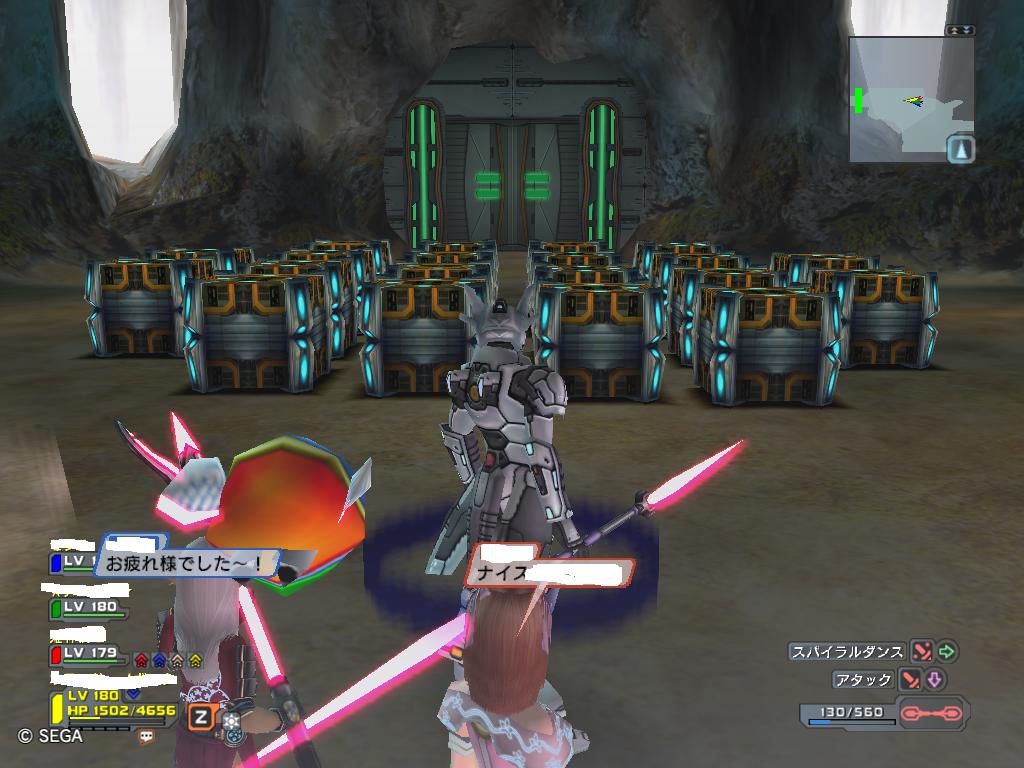This screenshot has height=768, width=1024.
Task: Open the chat speech-bubble icon
Action: 147,735
